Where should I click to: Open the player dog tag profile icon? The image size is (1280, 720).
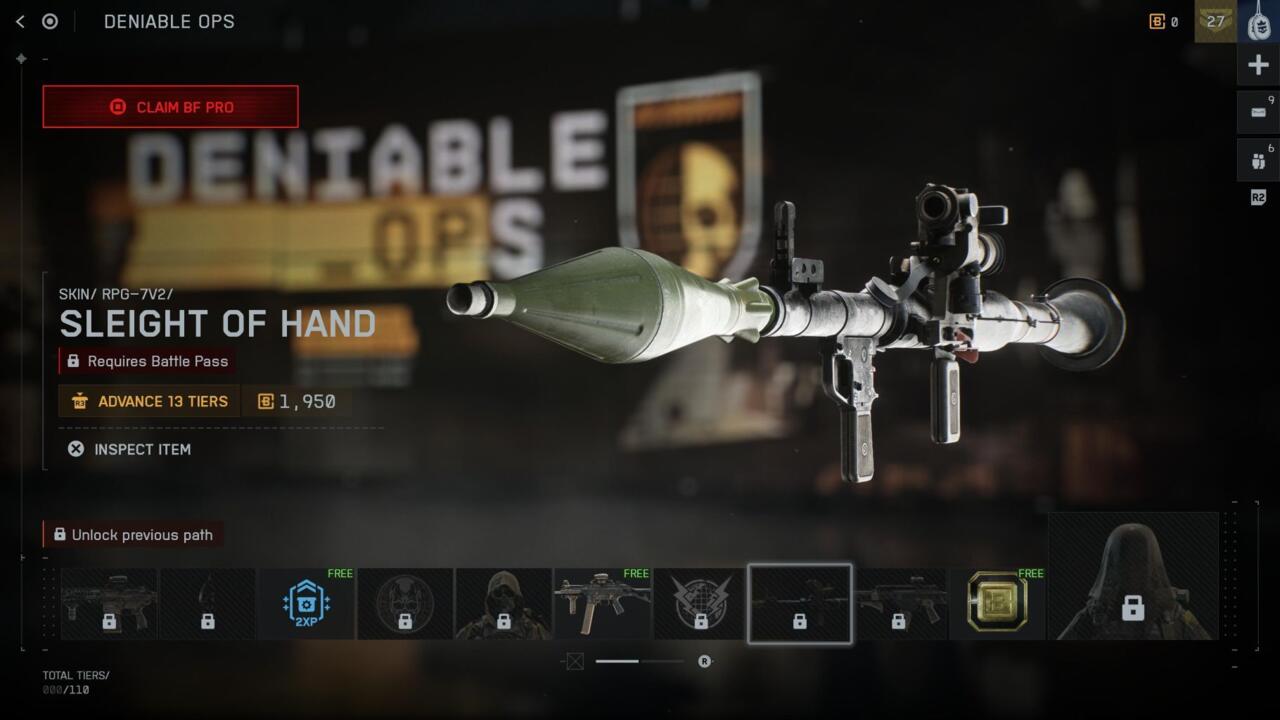(1259, 21)
